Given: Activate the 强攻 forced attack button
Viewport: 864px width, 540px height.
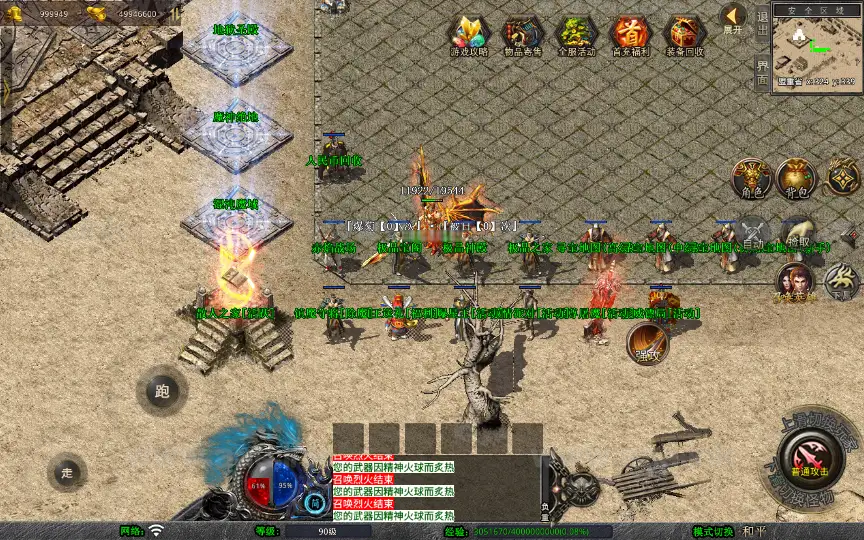Looking at the screenshot, I should tap(648, 342).
